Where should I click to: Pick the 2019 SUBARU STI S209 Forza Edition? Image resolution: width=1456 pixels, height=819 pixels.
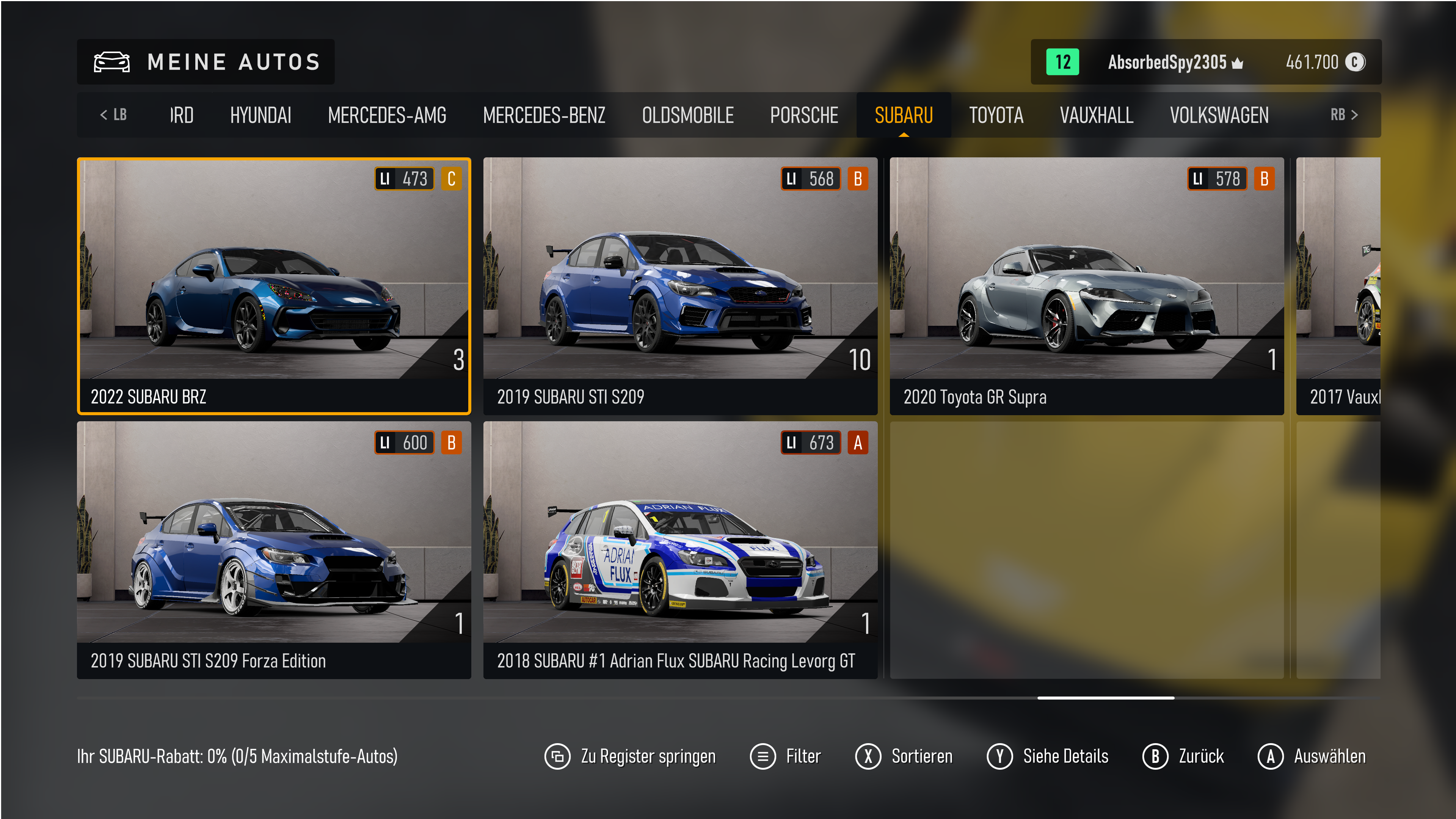[273, 549]
